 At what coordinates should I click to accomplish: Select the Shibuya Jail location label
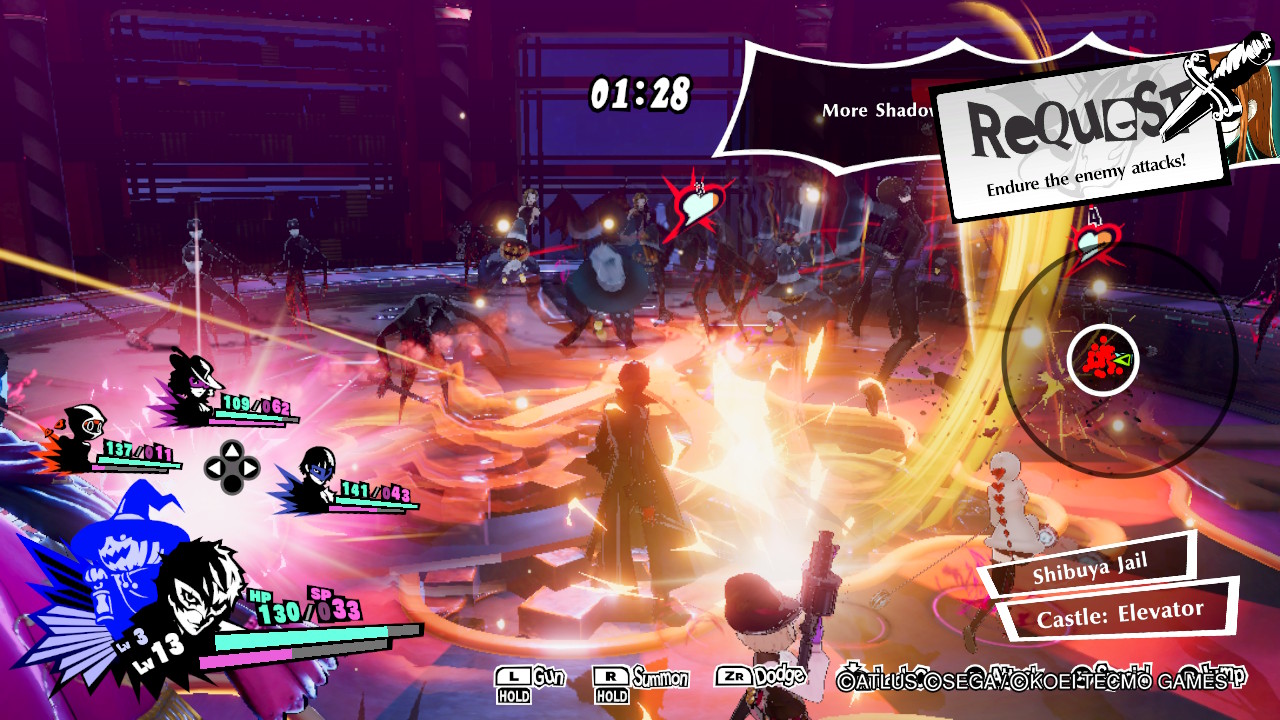point(1092,568)
